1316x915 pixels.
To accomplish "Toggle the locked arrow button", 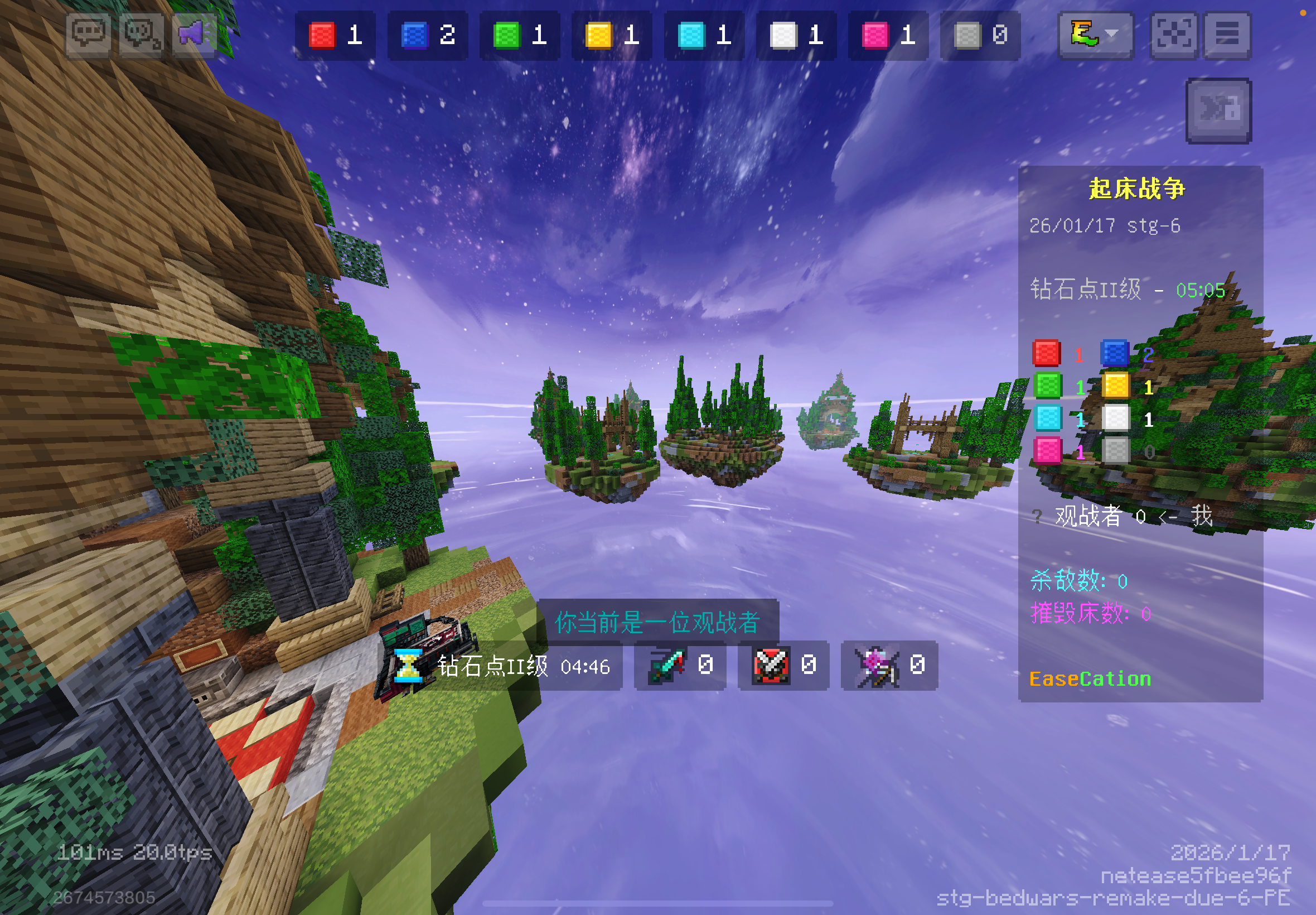I will pos(1218,110).
